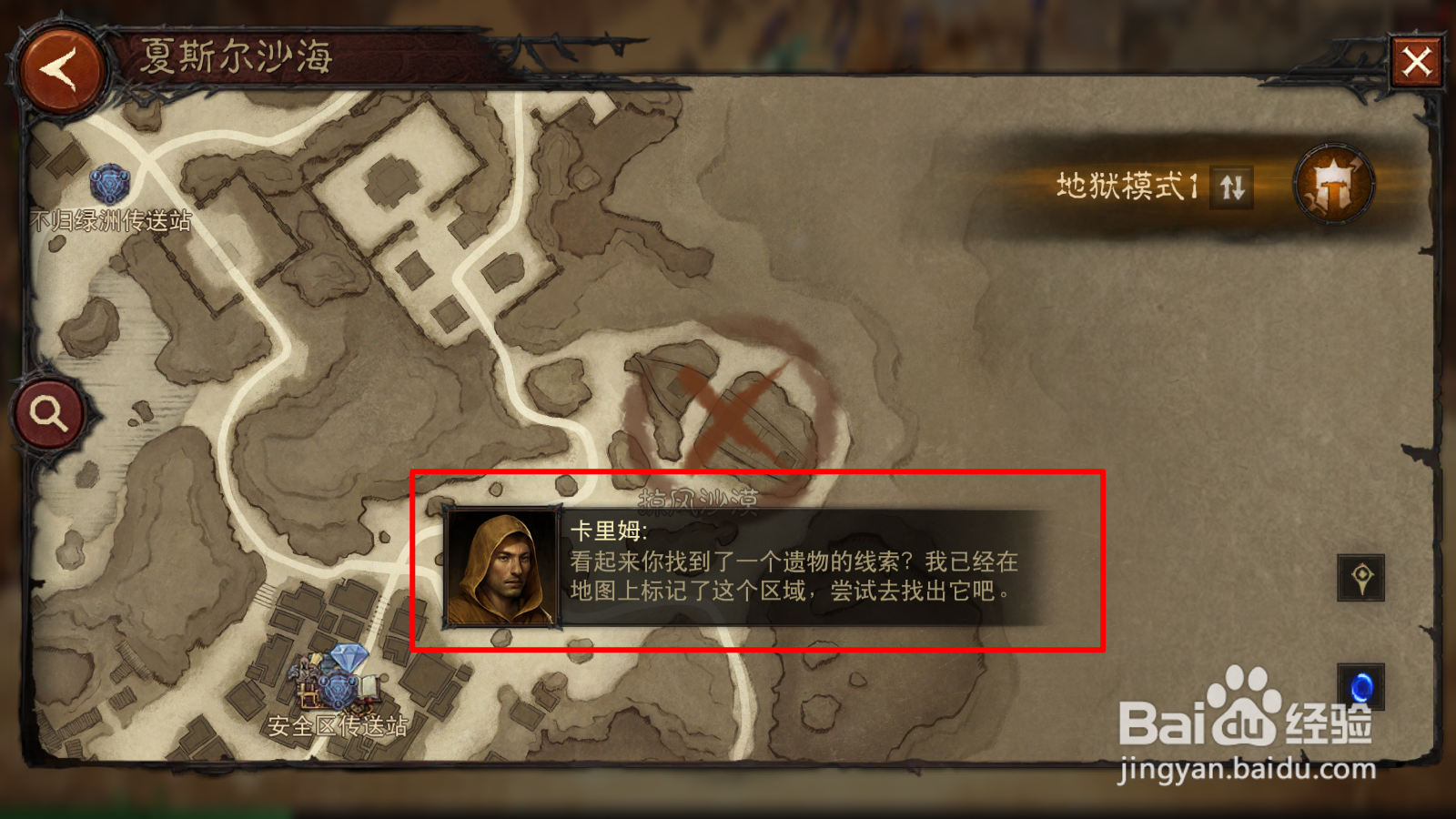Select the 安全区传送站 teleport station icon
The image size is (1456, 819).
(337, 690)
